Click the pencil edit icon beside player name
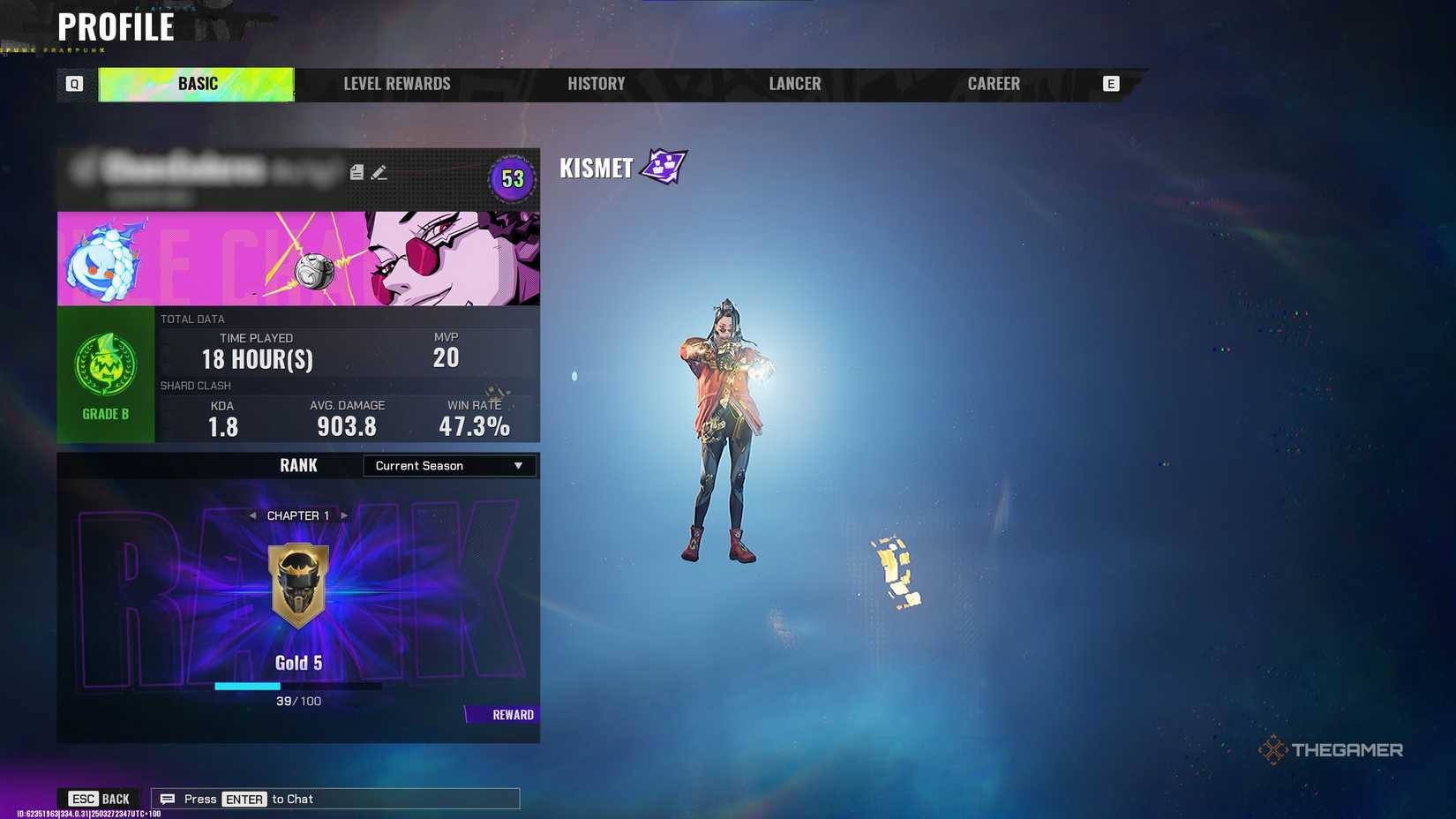Image resolution: width=1456 pixels, height=819 pixels. pos(380,172)
